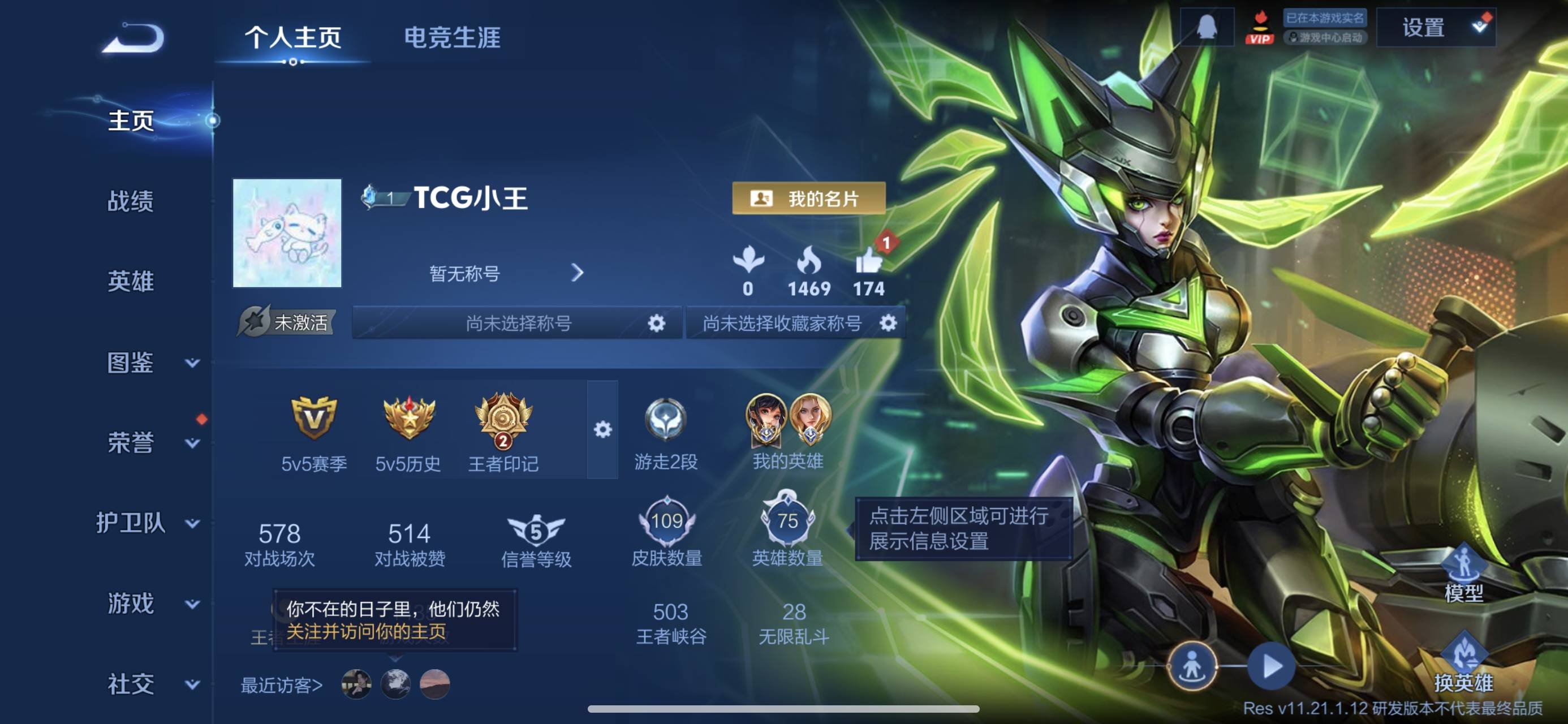Play the hero showcase animation
Viewport: 1568px width, 724px height.
(1270, 666)
